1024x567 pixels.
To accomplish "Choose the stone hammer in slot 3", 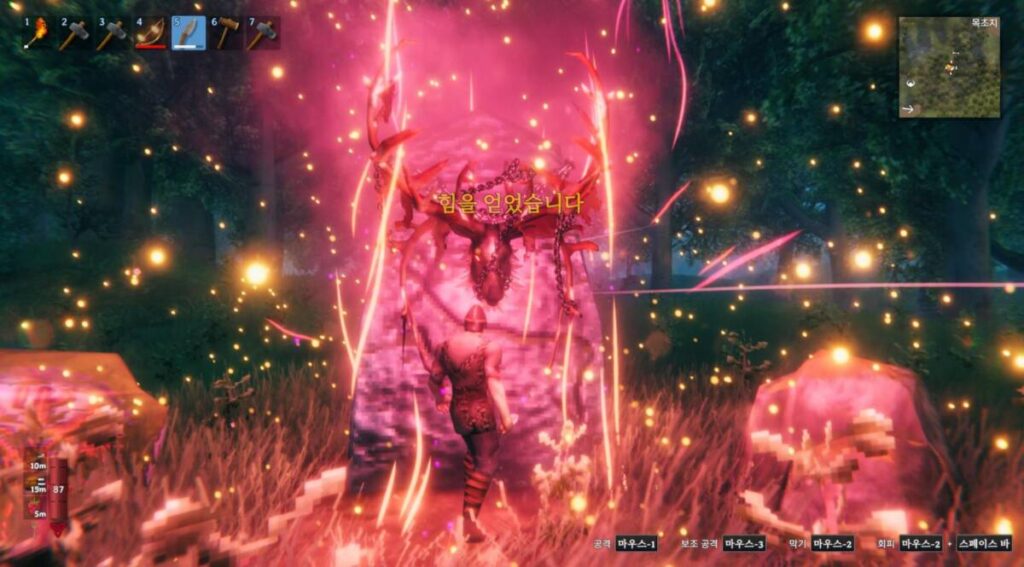I will [113, 33].
